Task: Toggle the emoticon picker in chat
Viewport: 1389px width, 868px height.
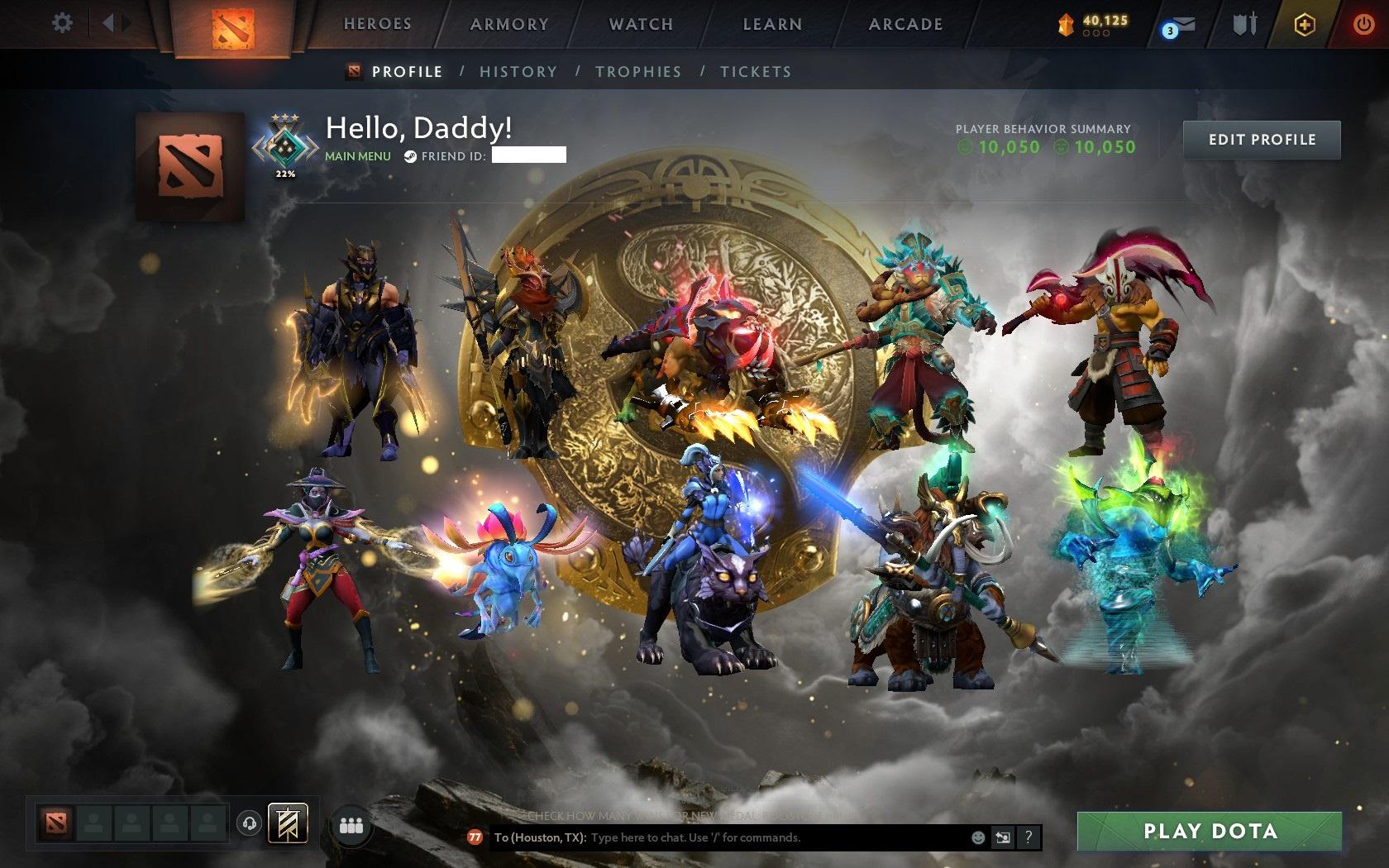Action: click(x=981, y=837)
